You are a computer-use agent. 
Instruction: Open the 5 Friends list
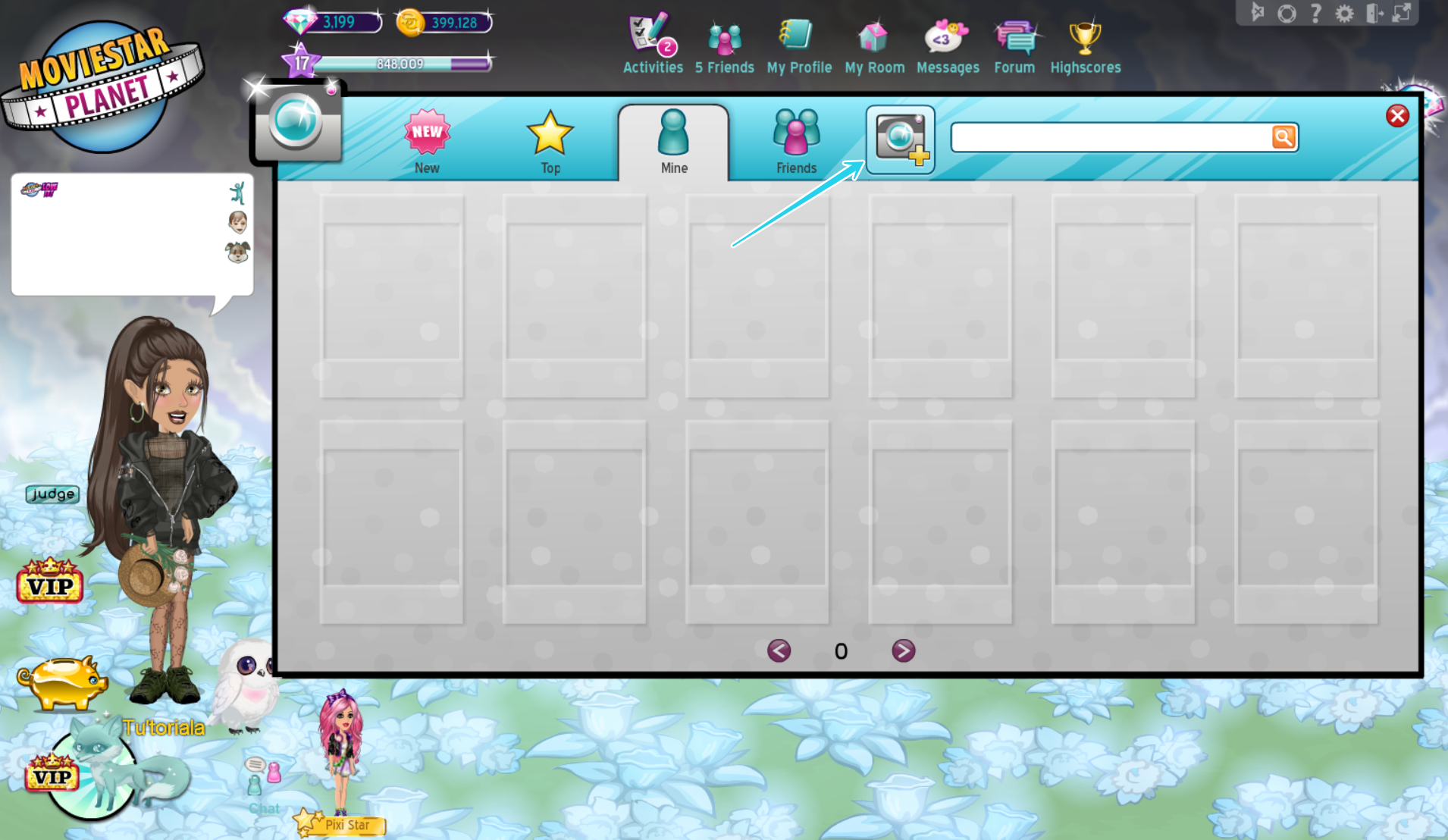[723, 42]
